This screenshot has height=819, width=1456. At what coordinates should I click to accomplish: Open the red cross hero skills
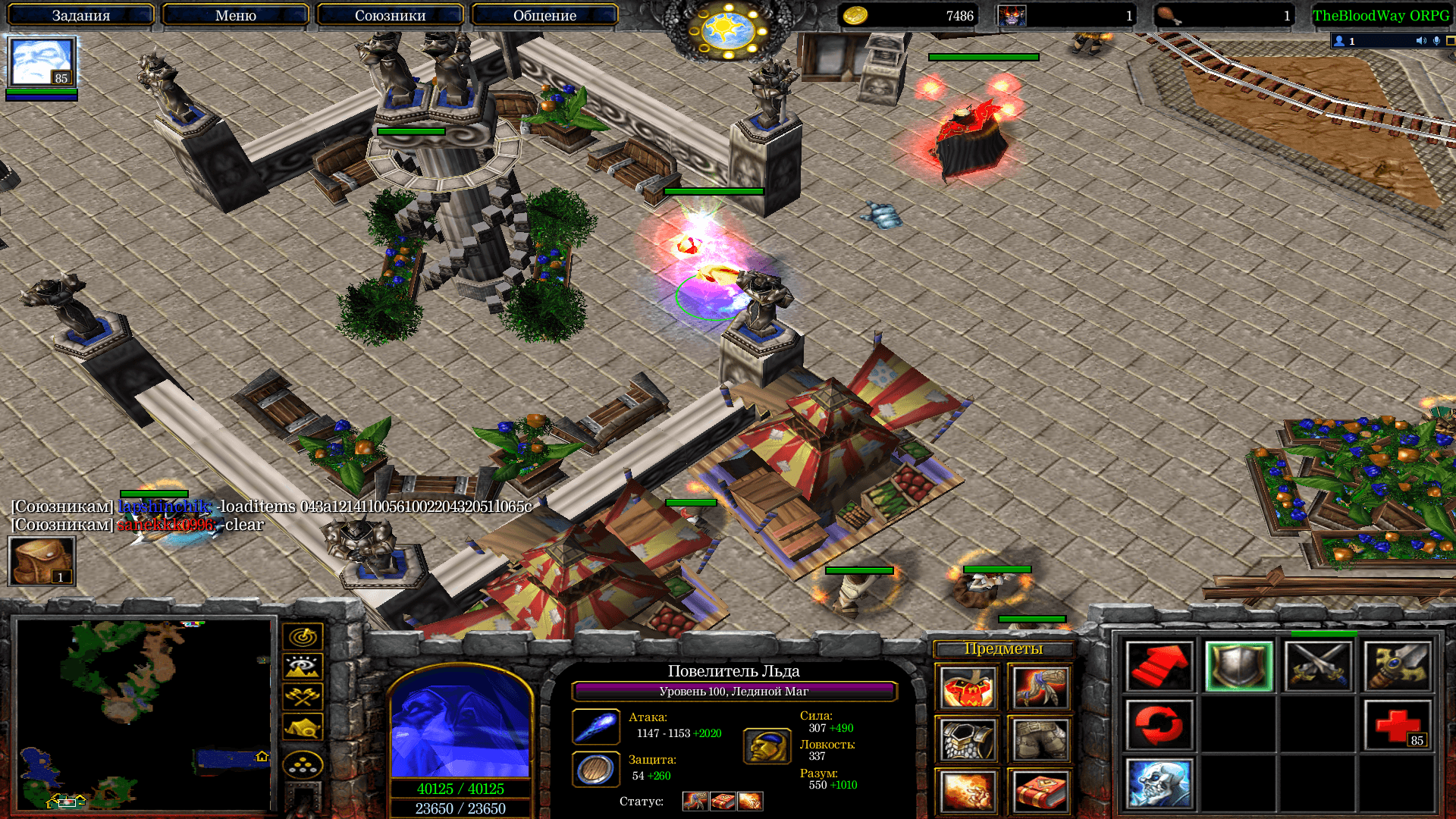1397,725
